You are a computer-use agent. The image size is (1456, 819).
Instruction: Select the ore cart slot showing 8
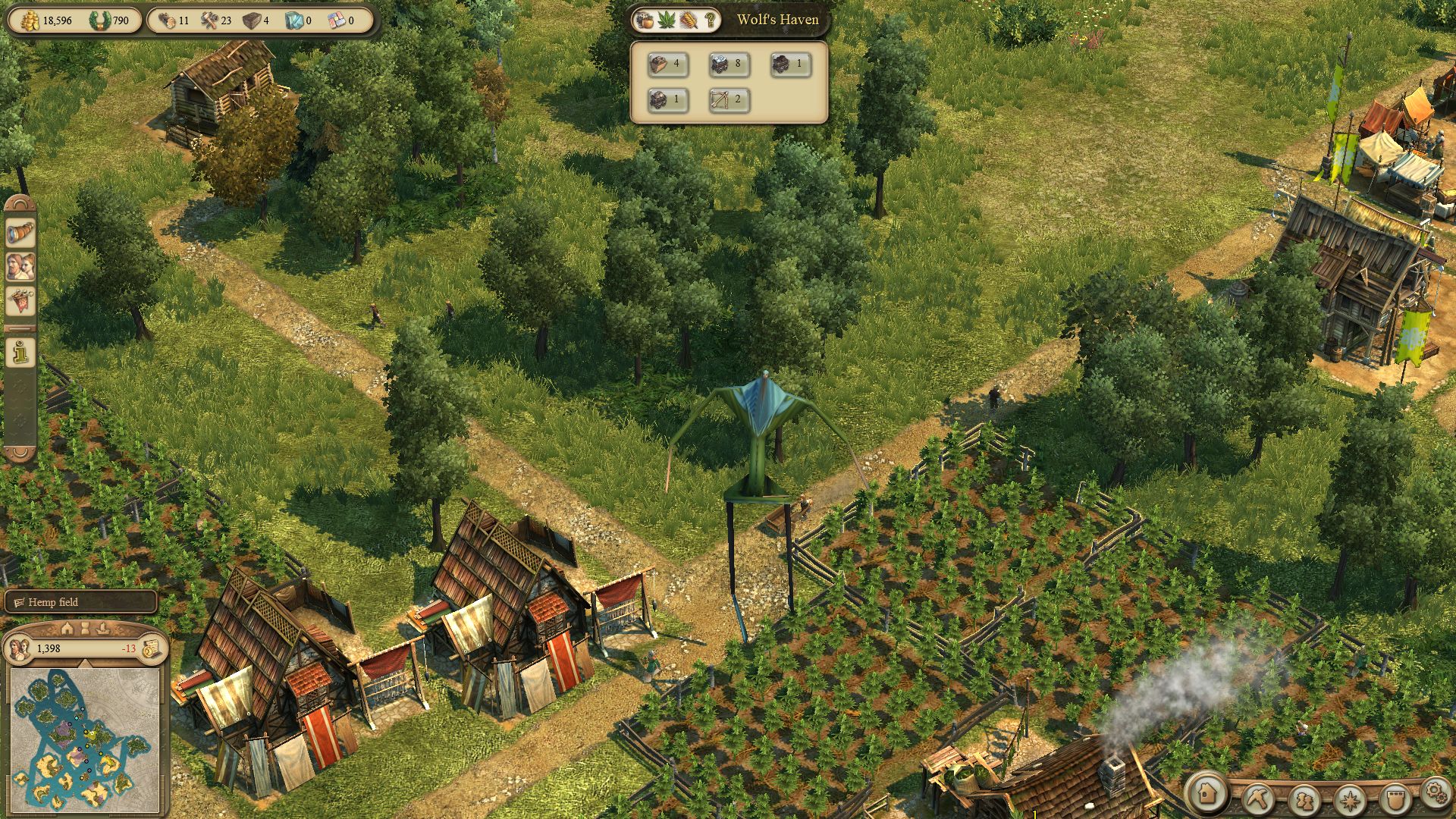pos(729,64)
